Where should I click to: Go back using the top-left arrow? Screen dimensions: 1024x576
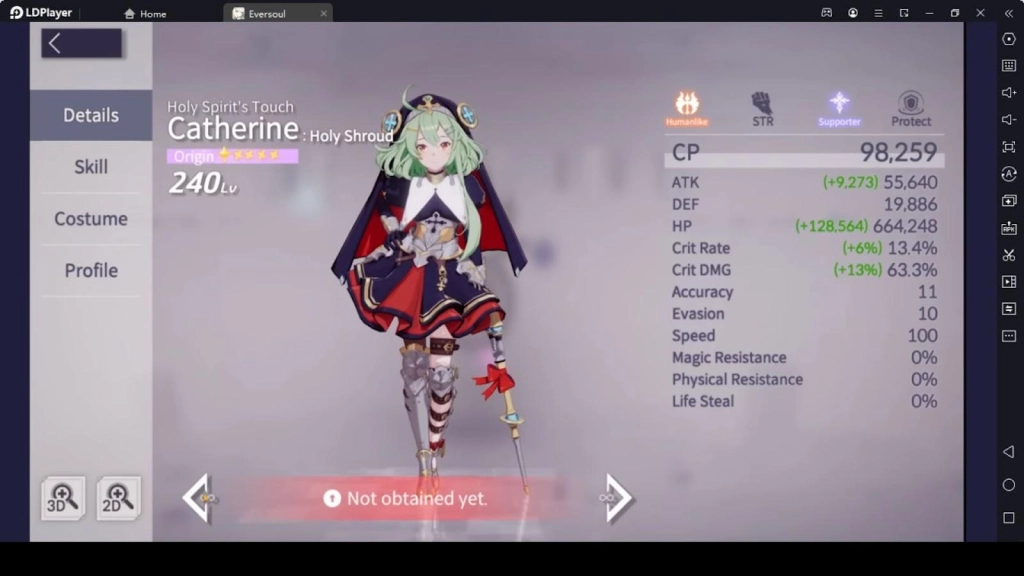(80, 43)
